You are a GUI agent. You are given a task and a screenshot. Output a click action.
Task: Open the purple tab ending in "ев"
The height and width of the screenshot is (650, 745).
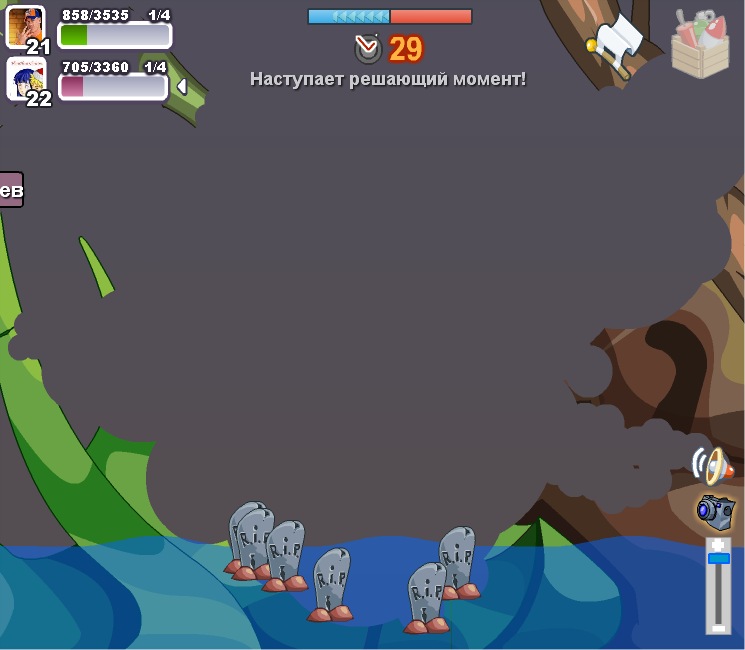click(11, 189)
